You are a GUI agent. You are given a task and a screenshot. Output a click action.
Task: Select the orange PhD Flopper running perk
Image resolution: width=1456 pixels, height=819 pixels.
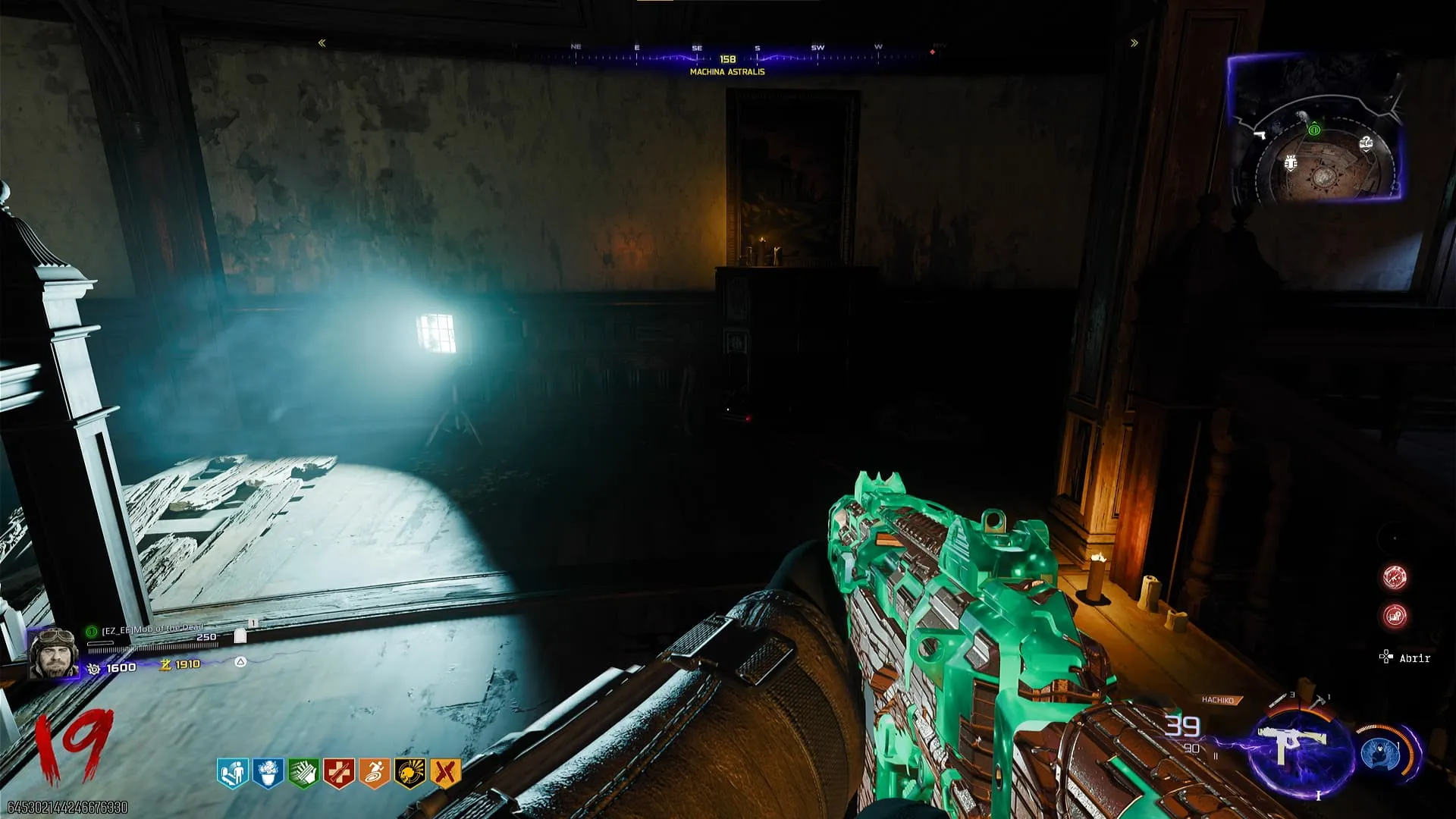coord(374,773)
